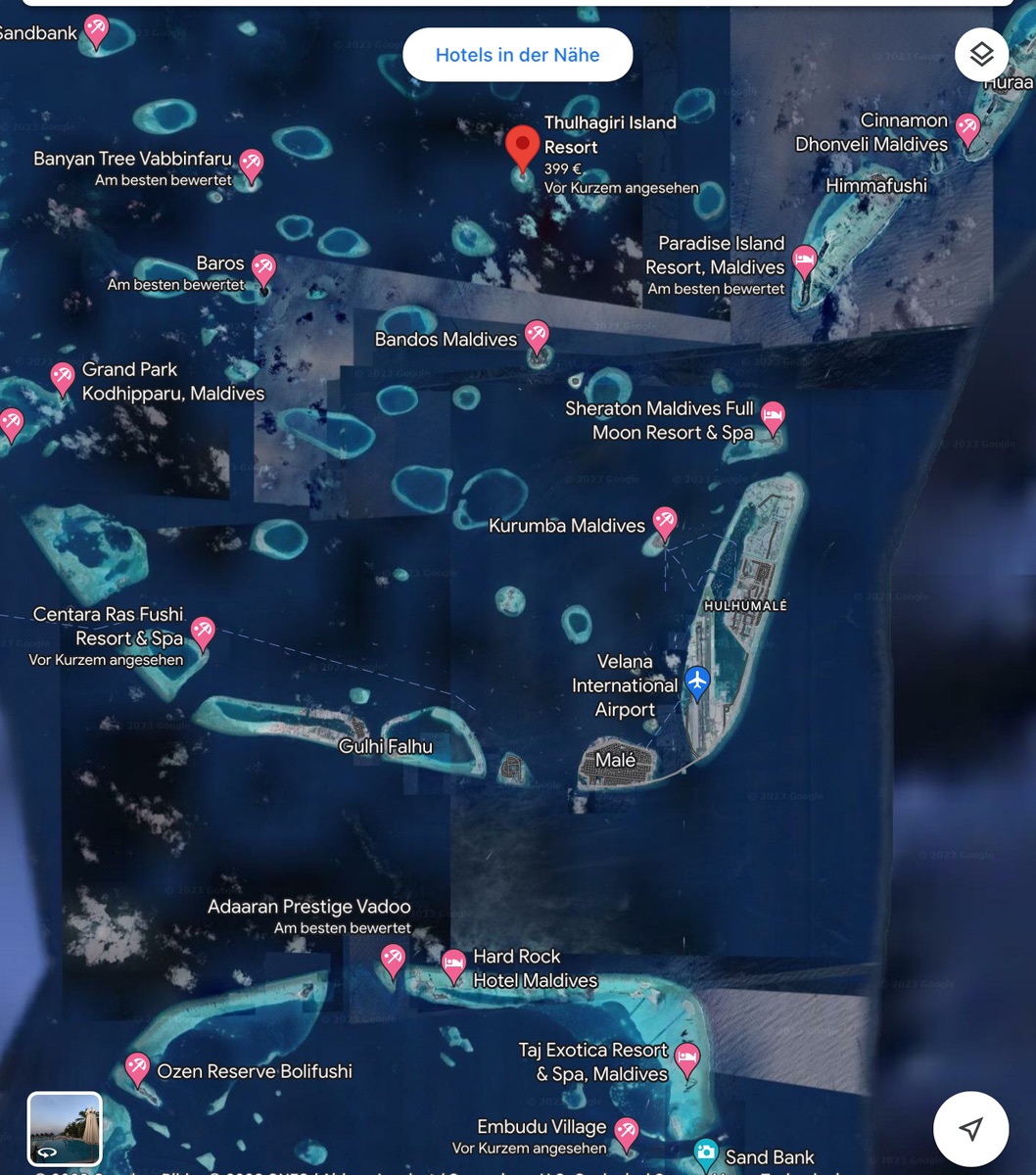Open the Hard Rock Hotel Maldives pin

[453, 963]
